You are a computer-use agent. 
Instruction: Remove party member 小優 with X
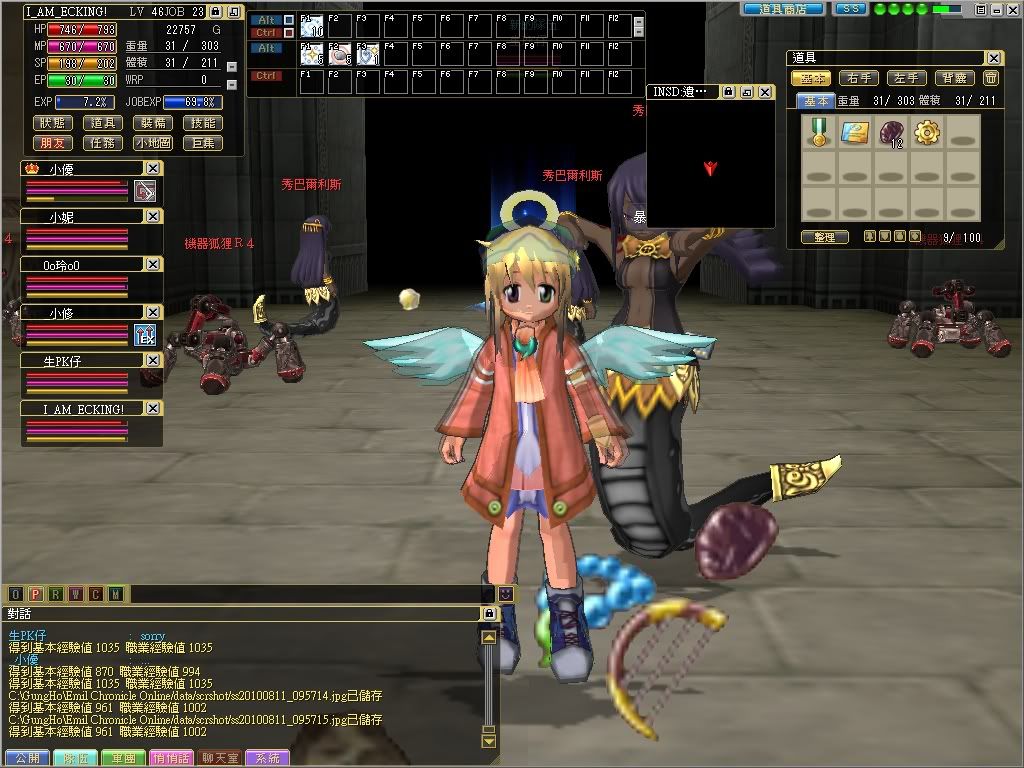[153, 169]
